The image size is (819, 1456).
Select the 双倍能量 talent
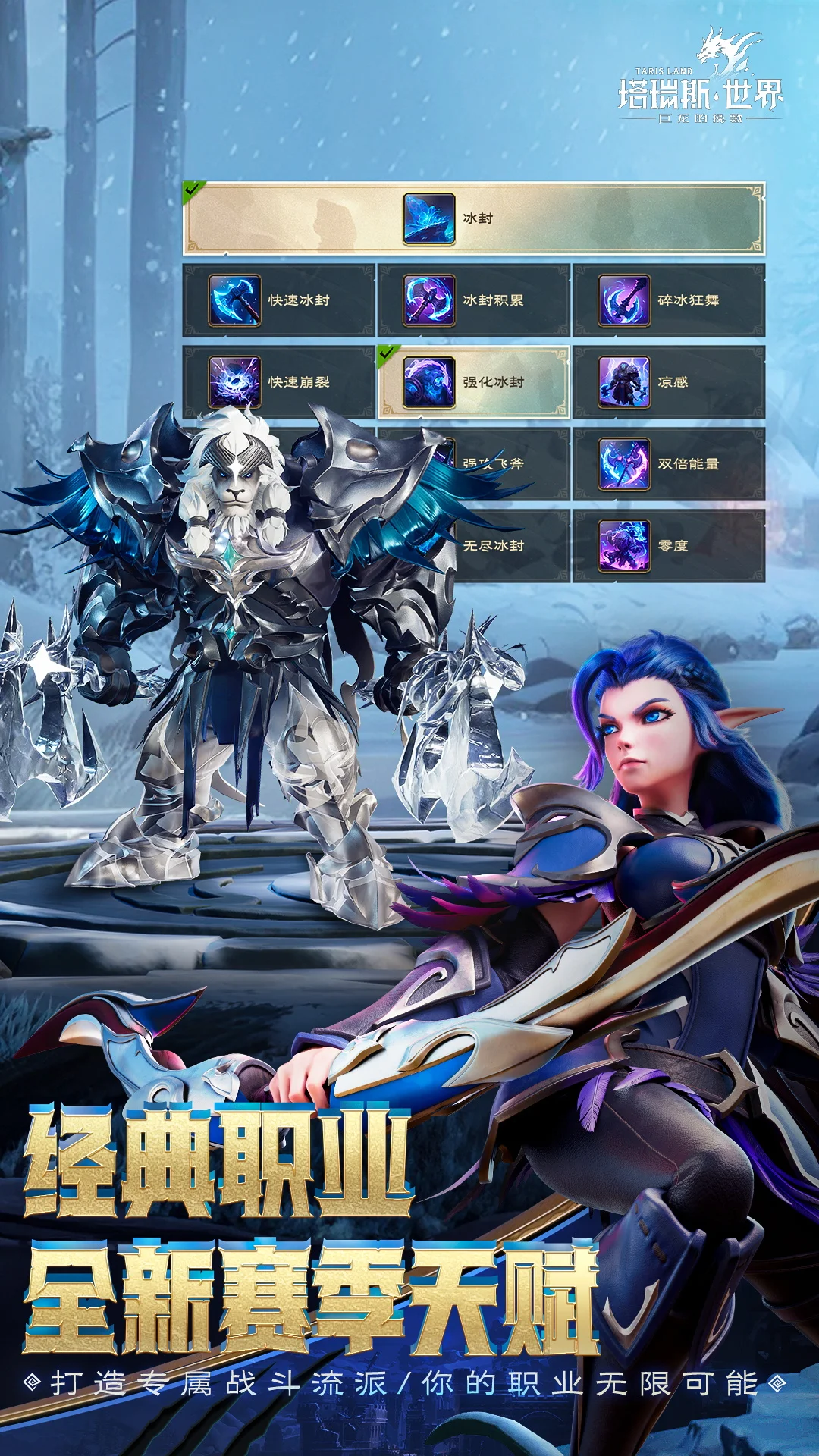668,463
